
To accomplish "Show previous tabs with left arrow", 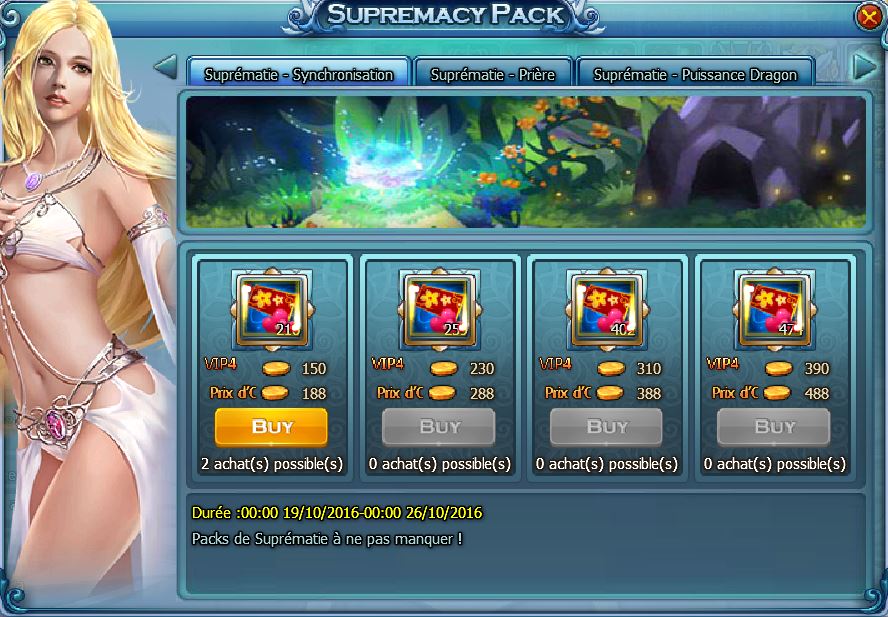I will coord(166,67).
